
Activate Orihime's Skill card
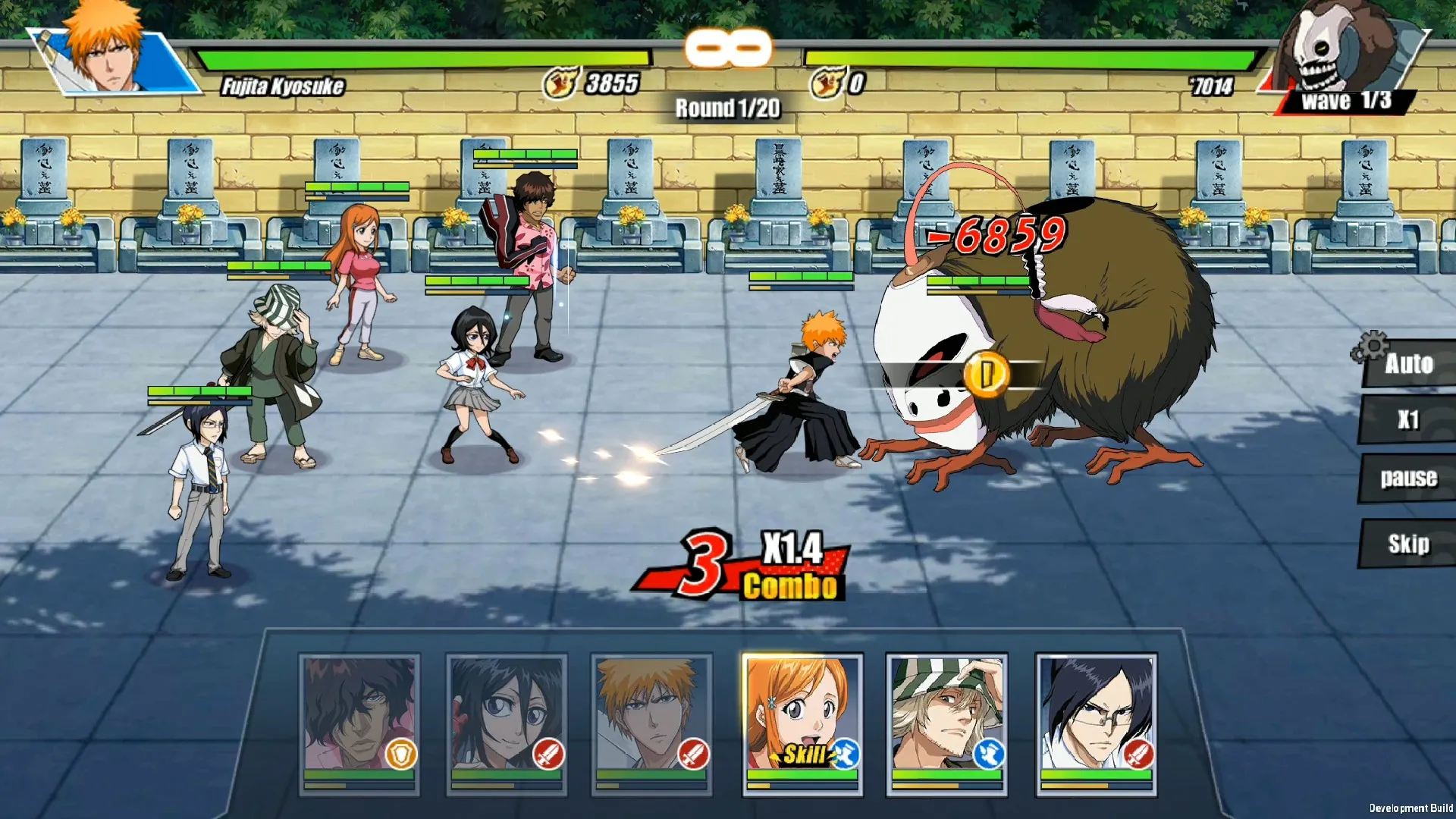802,723
